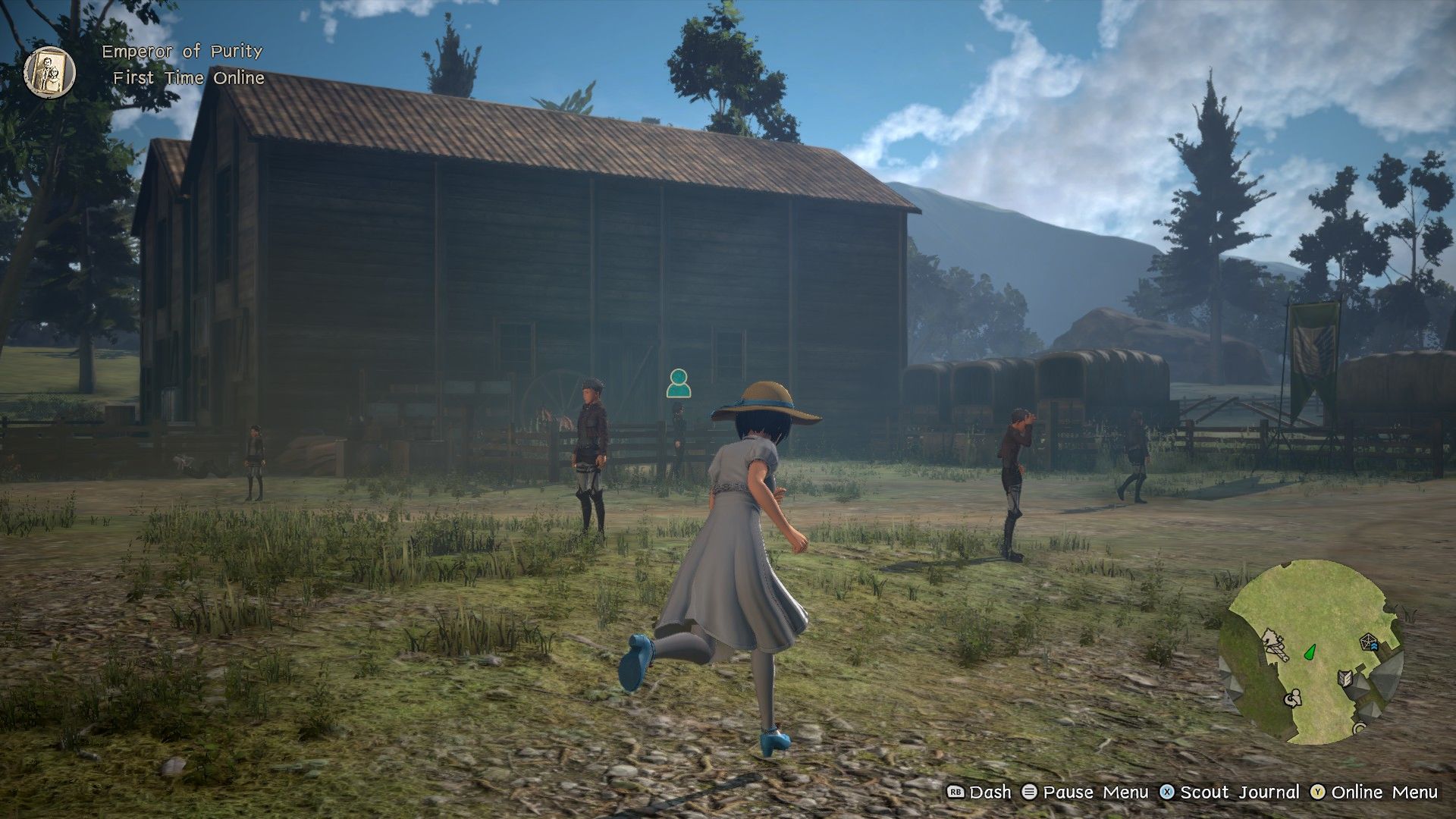Open the Scout Journal

[x=1239, y=792]
